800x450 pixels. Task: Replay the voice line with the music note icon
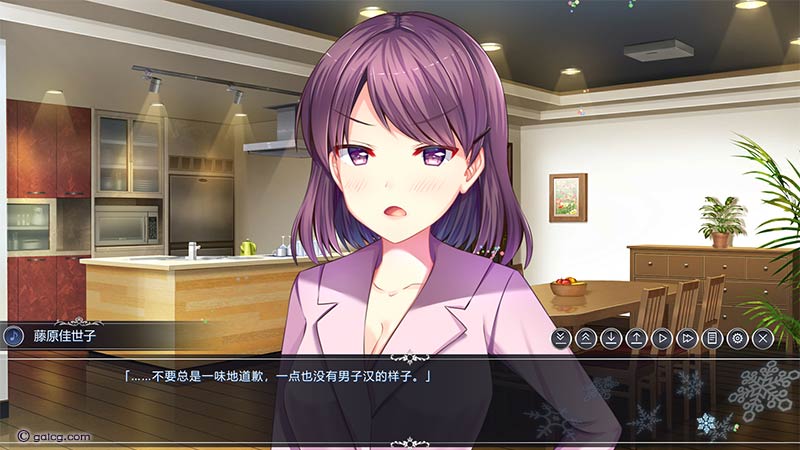[14, 335]
